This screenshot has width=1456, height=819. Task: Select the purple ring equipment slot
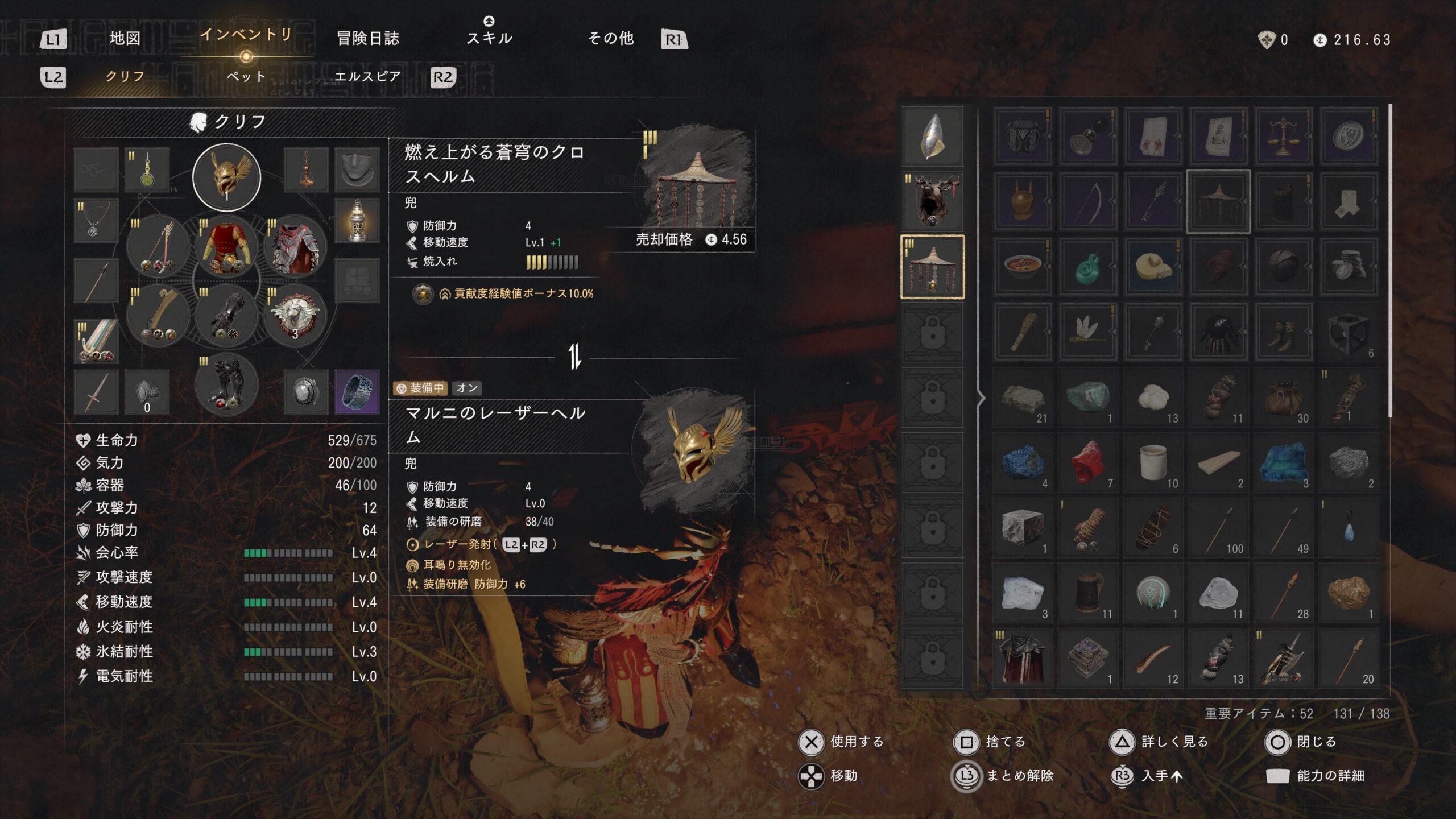(357, 392)
